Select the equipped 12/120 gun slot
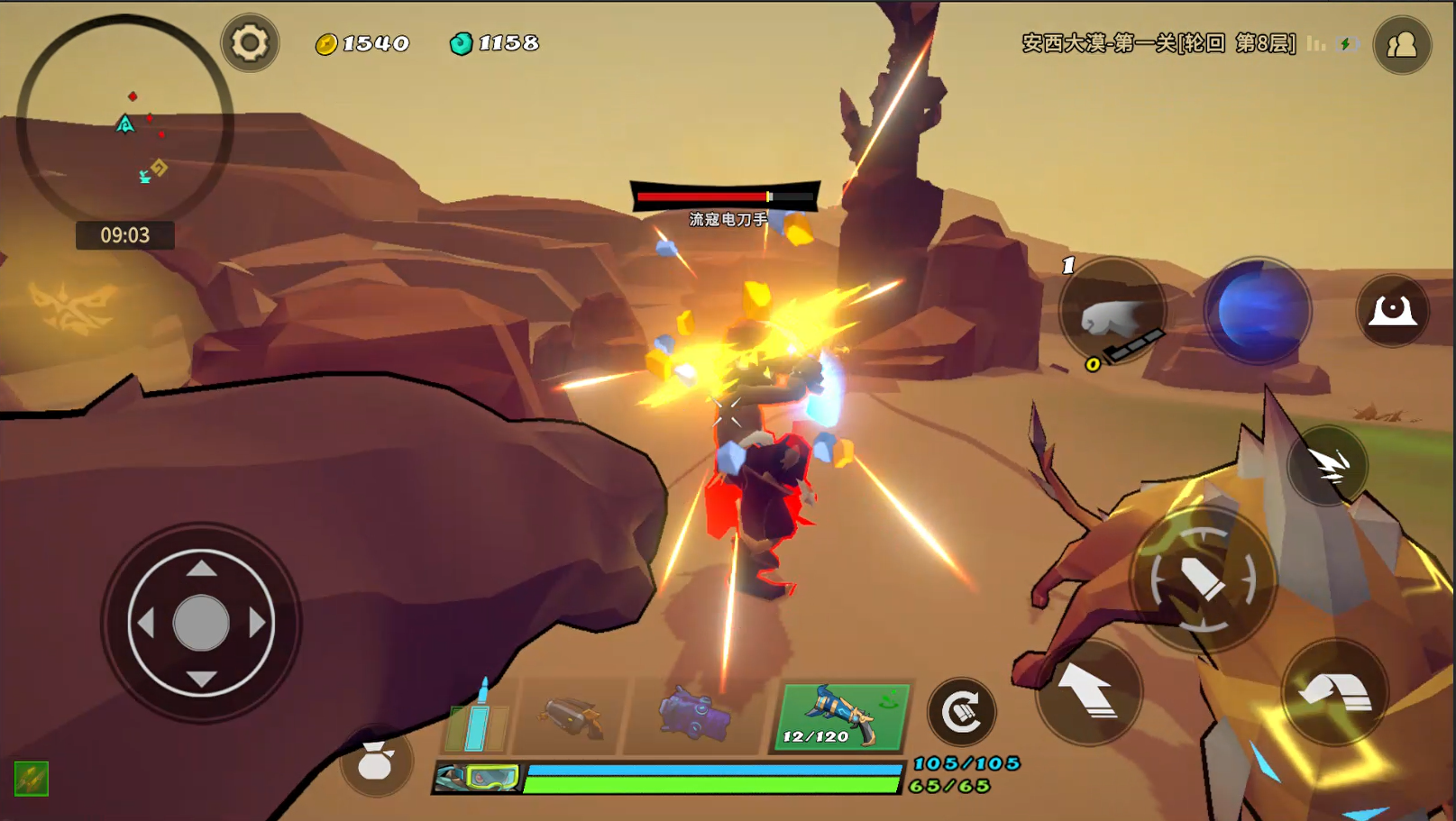Screen dimensions: 1456x821 842,717
